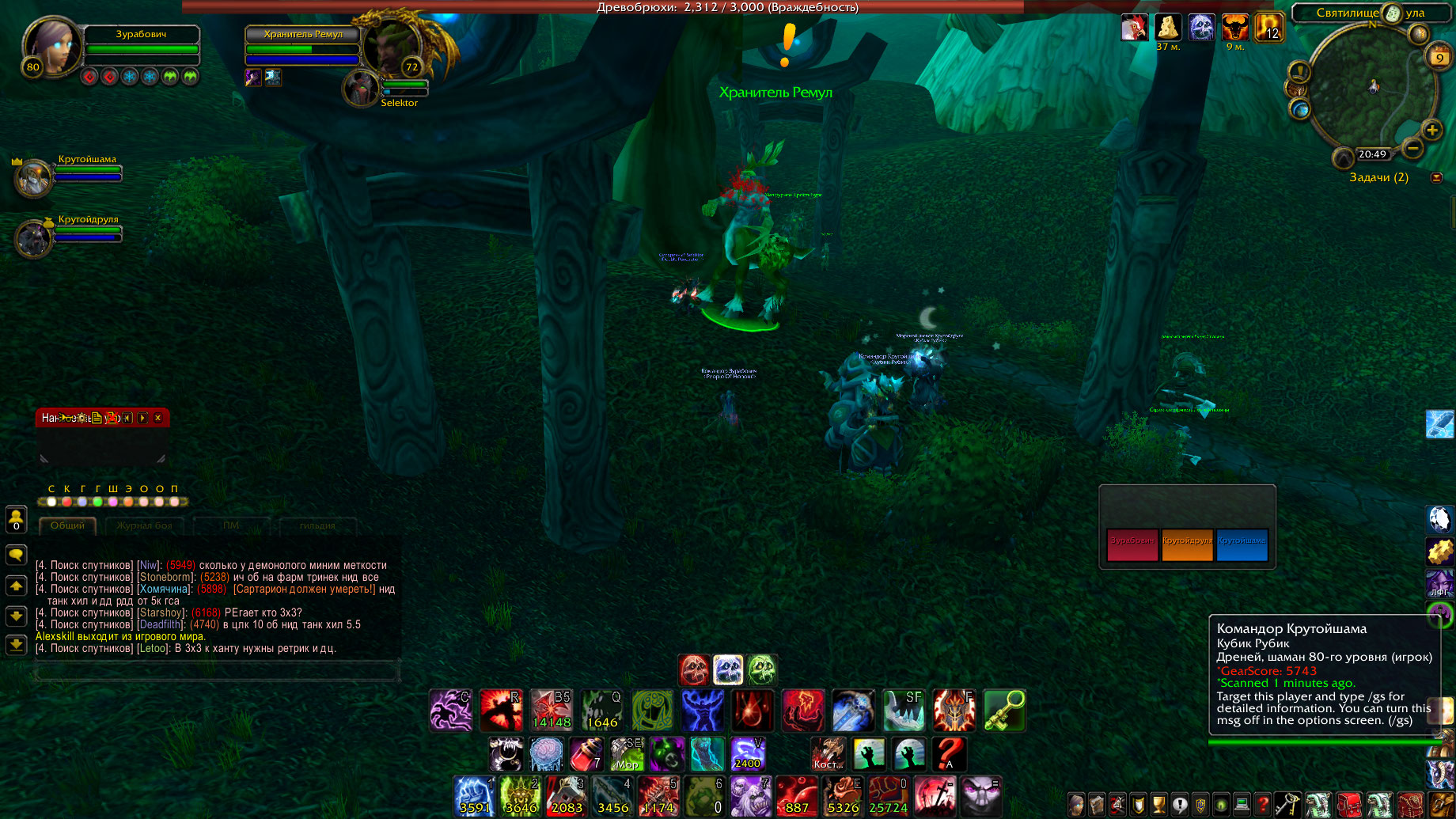Click the blue Крутойшама raid frame
This screenshot has width=1456, height=819.
point(1242,544)
